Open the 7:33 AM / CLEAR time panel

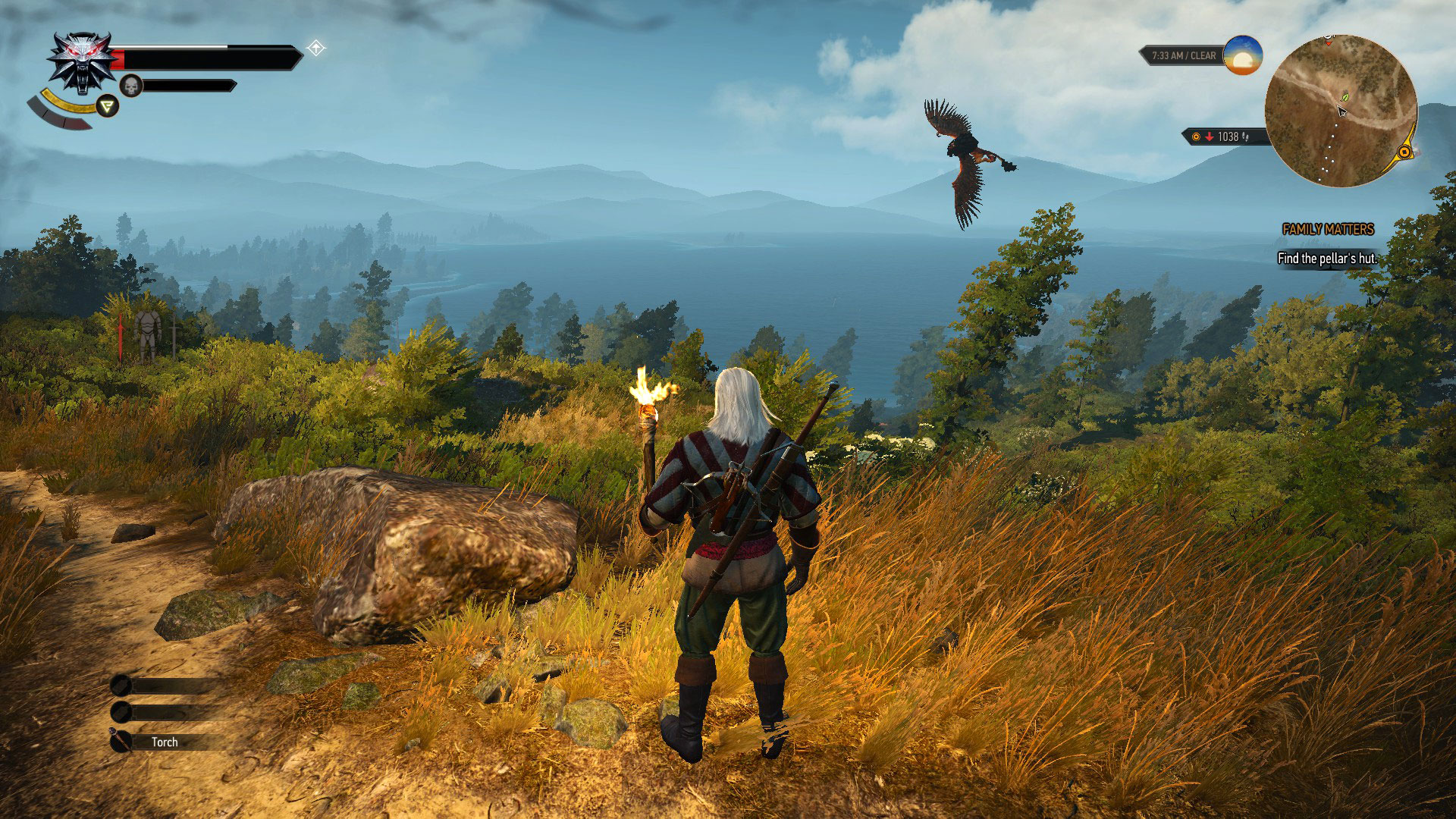coord(1183,55)
